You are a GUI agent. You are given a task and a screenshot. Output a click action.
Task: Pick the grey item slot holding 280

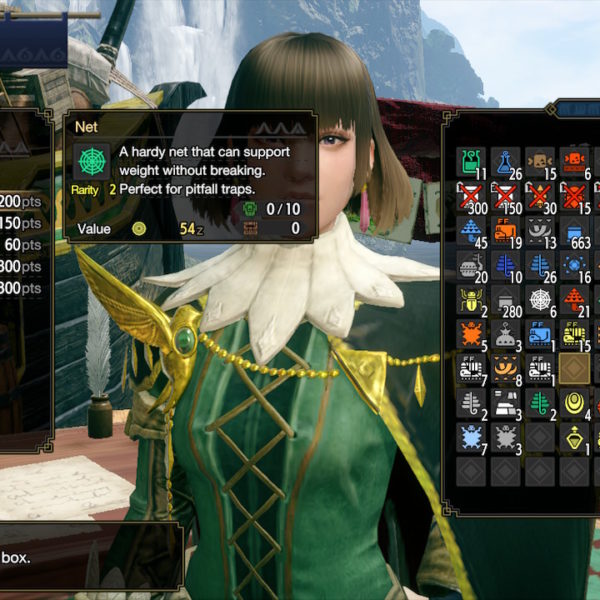(x=506, y=299)
